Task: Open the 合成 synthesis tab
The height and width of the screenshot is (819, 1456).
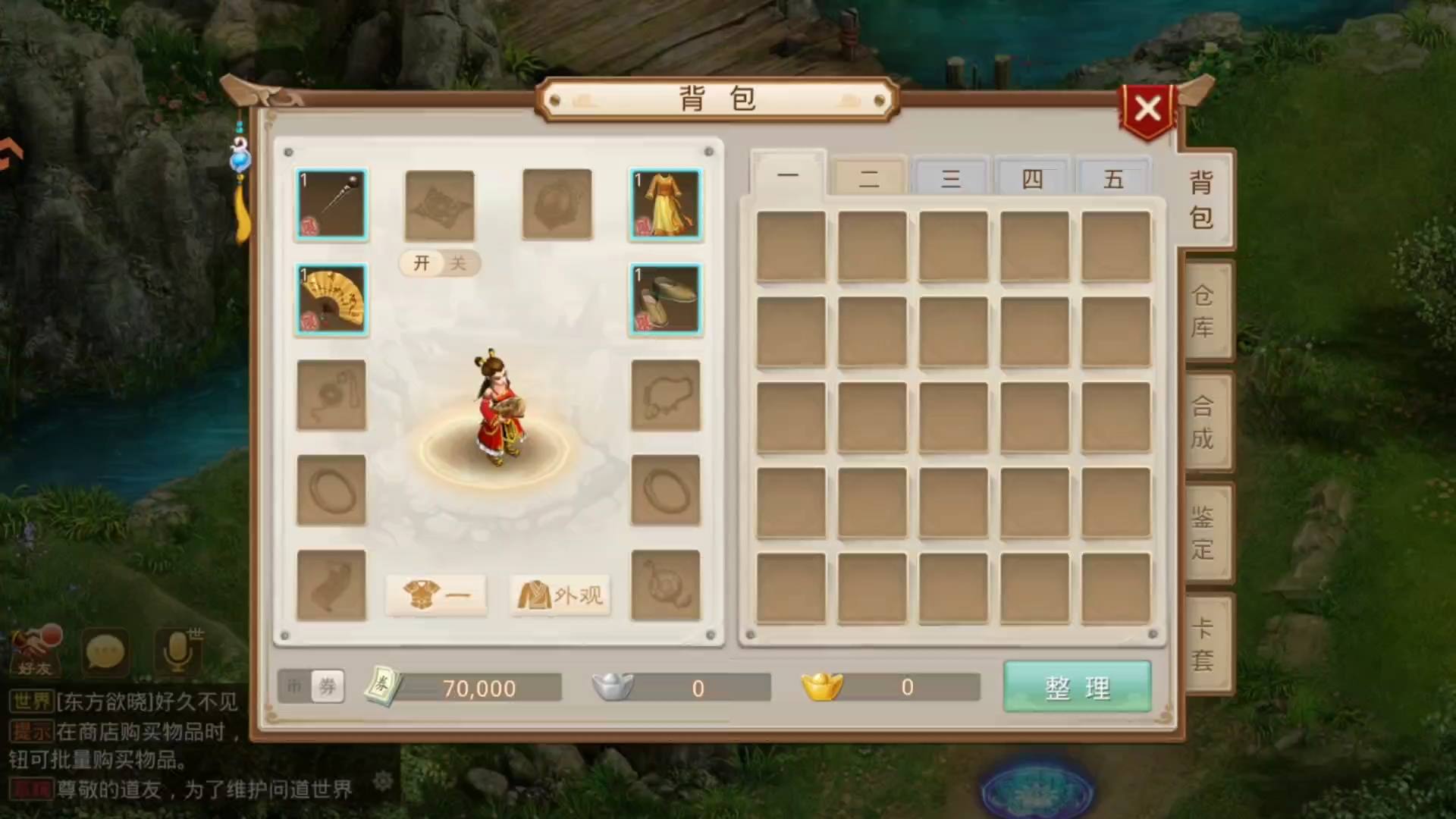Action: pos(1203,422)
